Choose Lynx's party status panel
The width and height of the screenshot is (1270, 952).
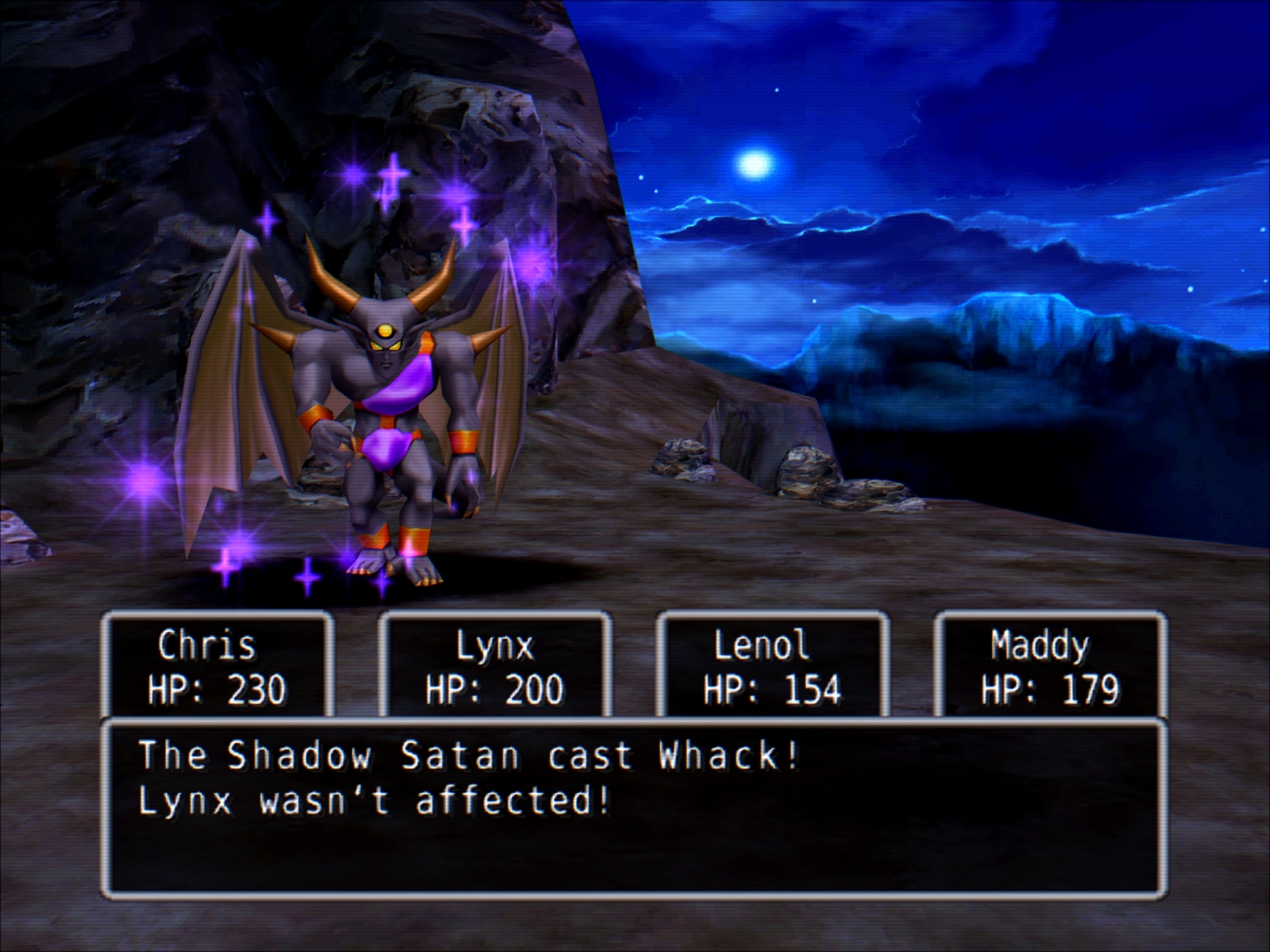pos(495,667)
